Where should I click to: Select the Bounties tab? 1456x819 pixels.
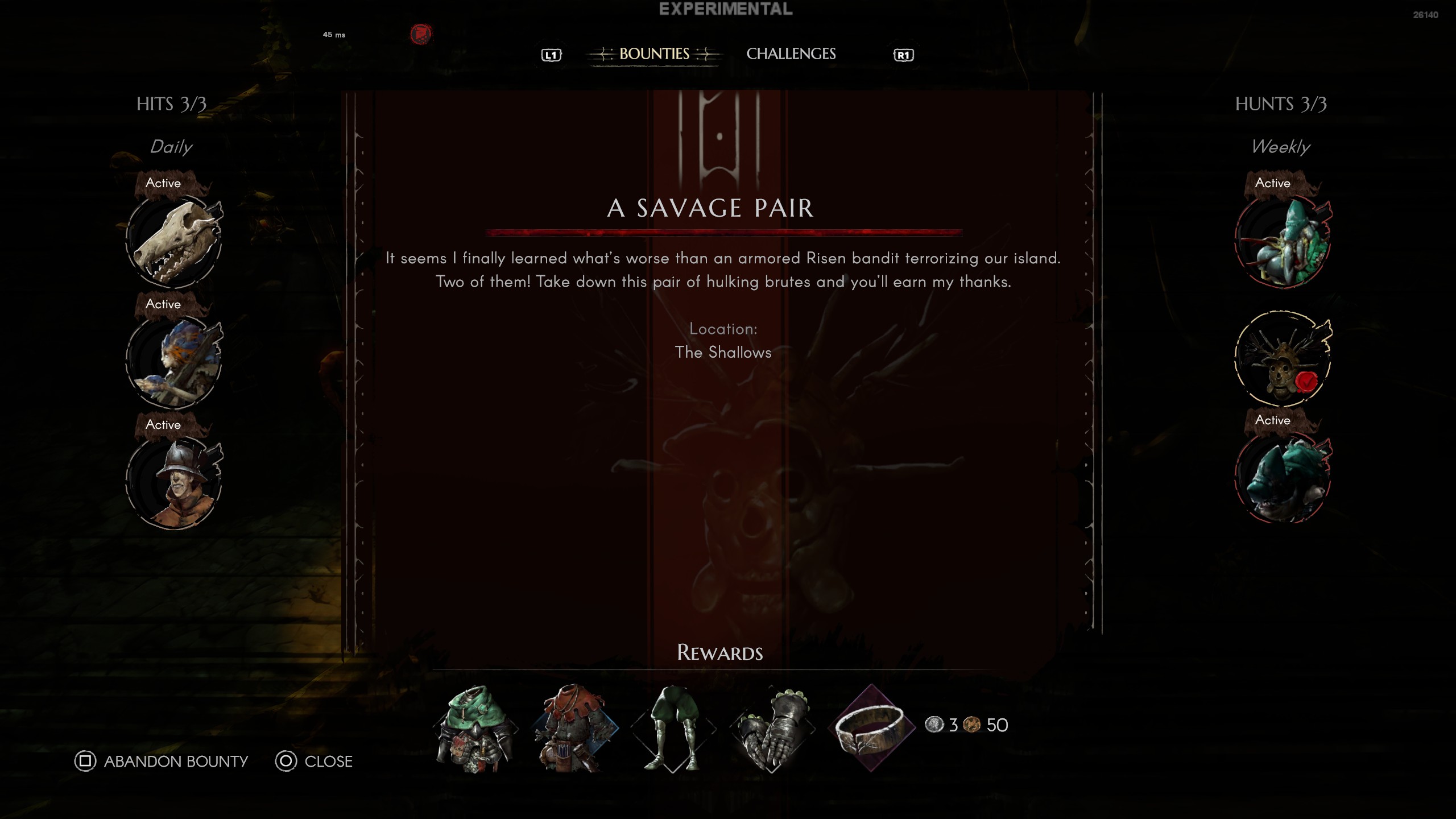pos(654,54)
